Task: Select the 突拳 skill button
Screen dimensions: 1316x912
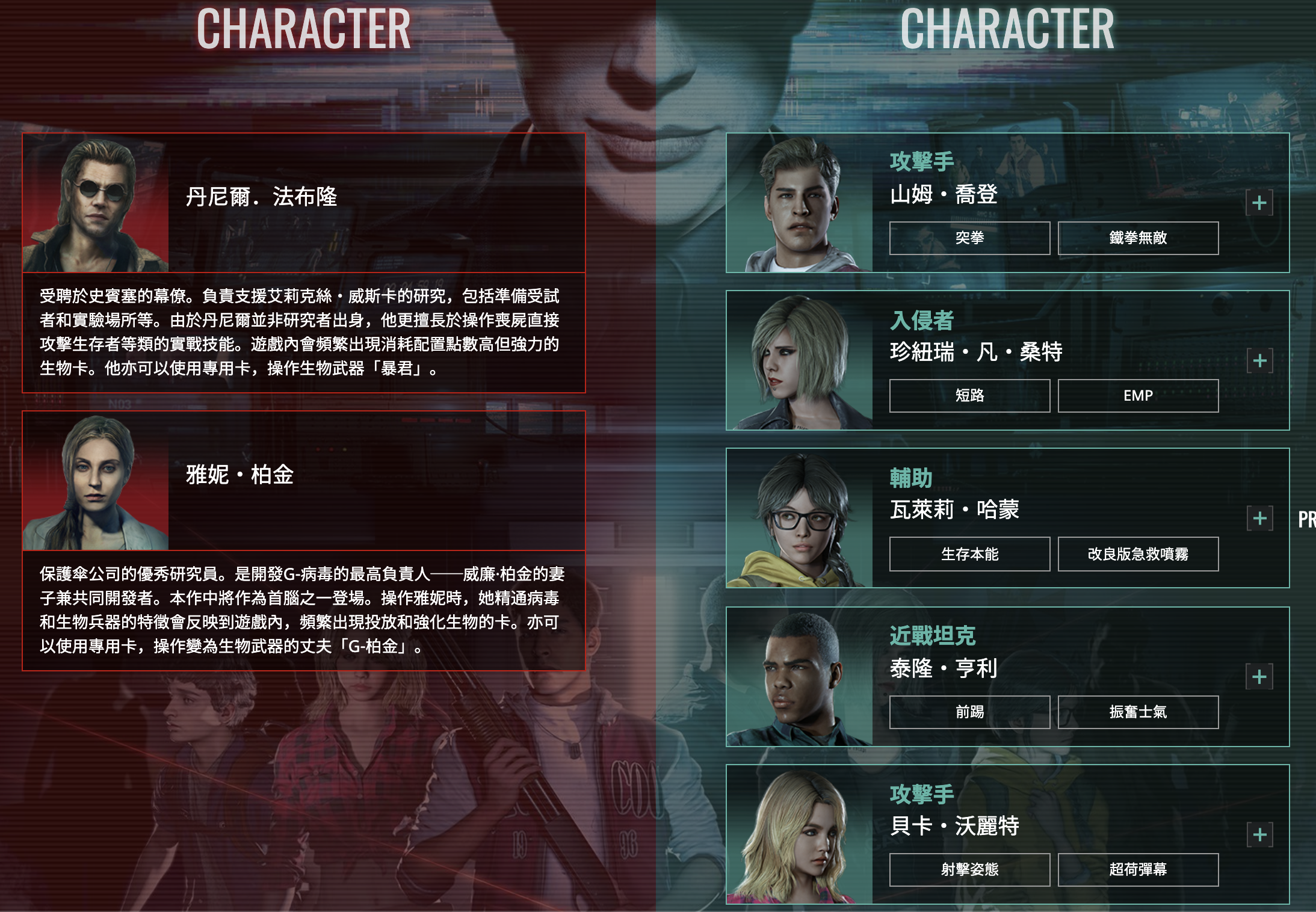Action: pyautogui.click(x=969, y=238)
